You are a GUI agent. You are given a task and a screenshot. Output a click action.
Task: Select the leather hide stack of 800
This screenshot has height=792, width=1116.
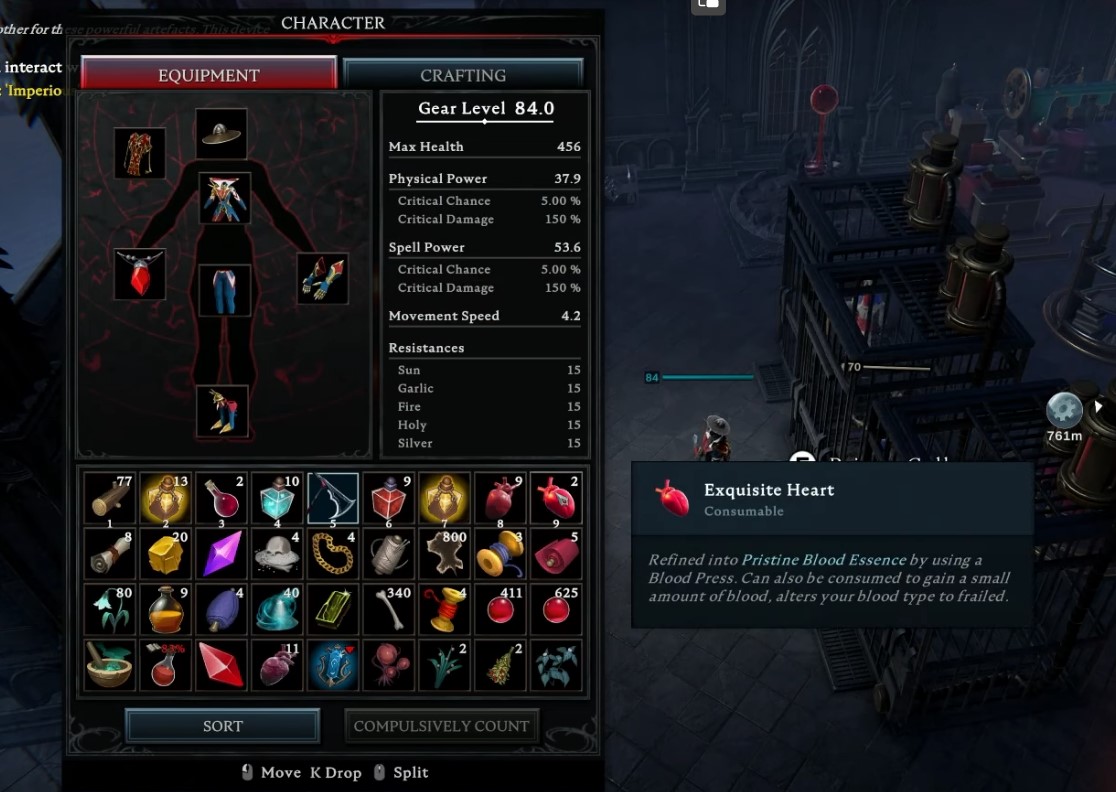click(x=445, y=553)
